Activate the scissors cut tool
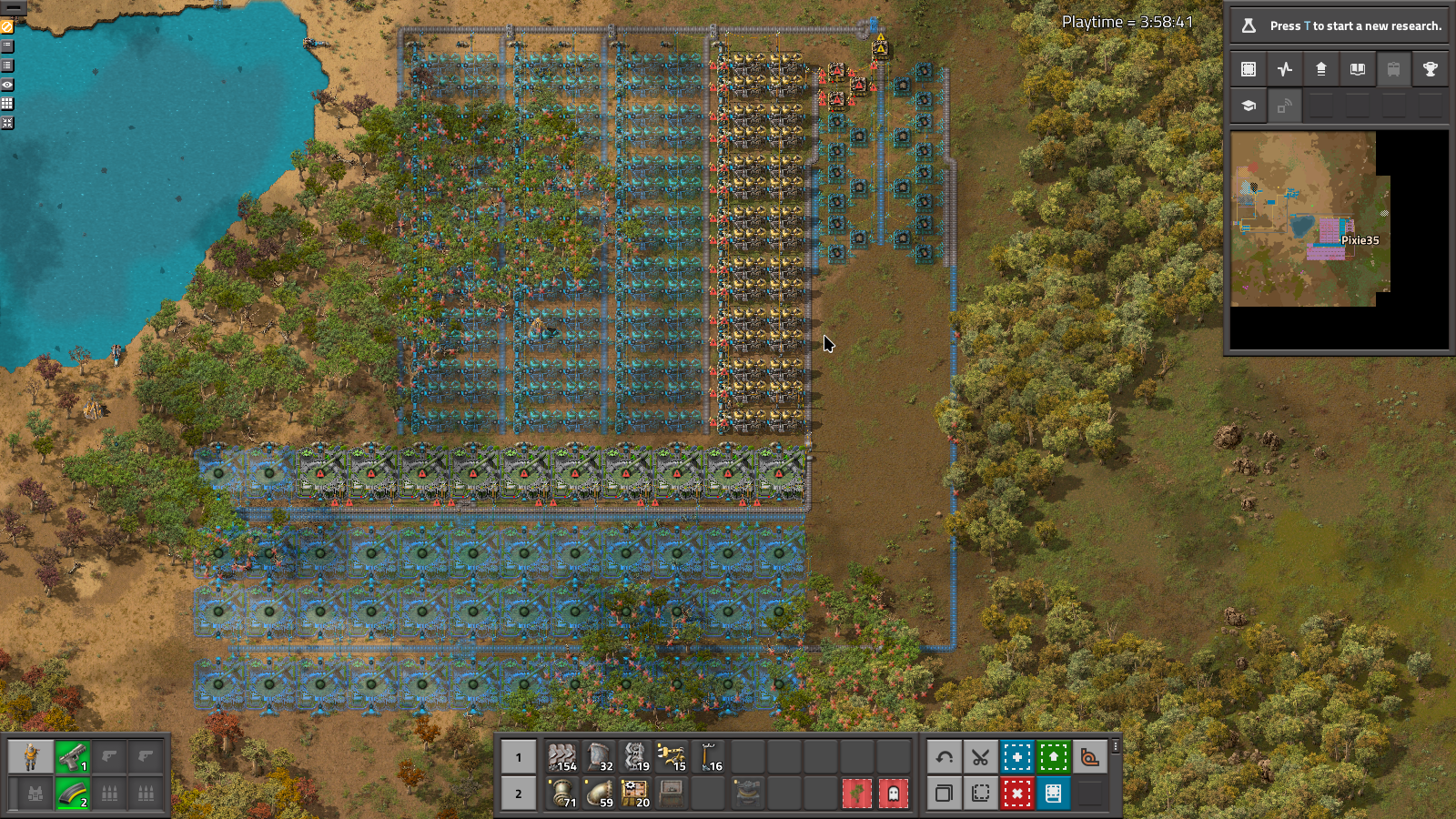 point(980,757)
